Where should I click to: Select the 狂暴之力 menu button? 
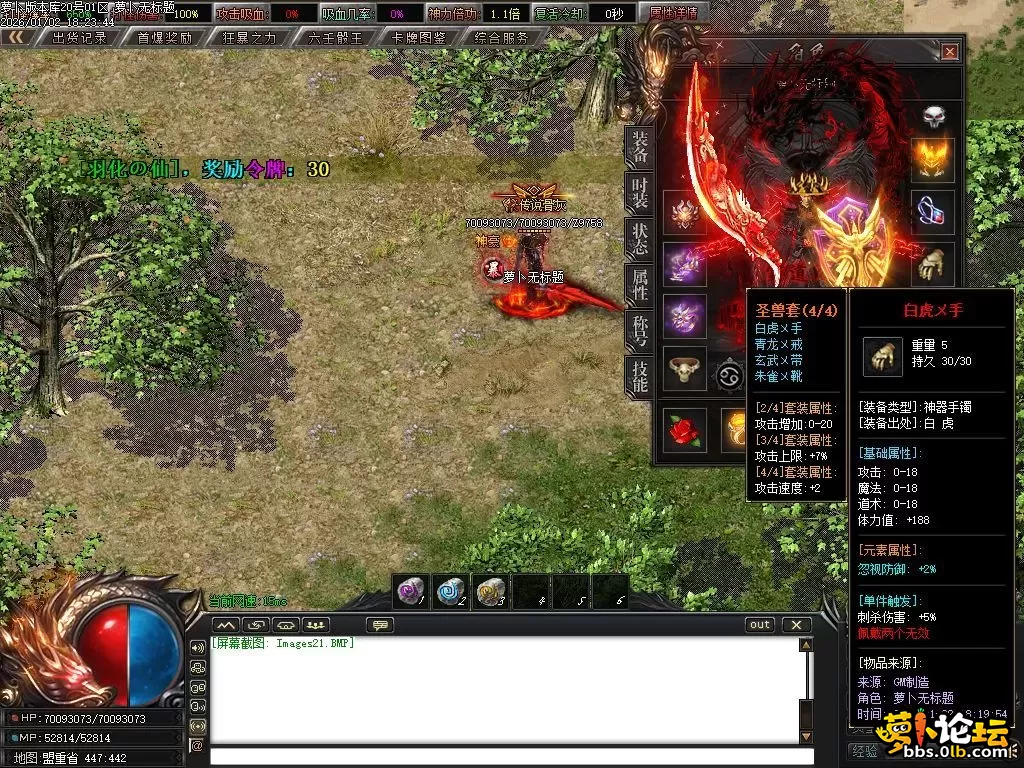250,38
